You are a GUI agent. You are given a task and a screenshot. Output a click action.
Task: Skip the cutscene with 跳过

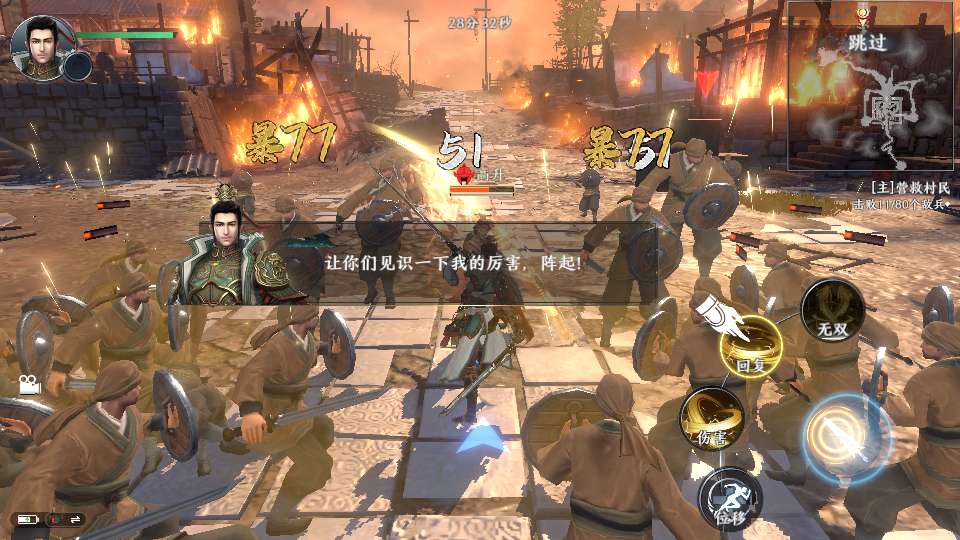pos(867,43)
